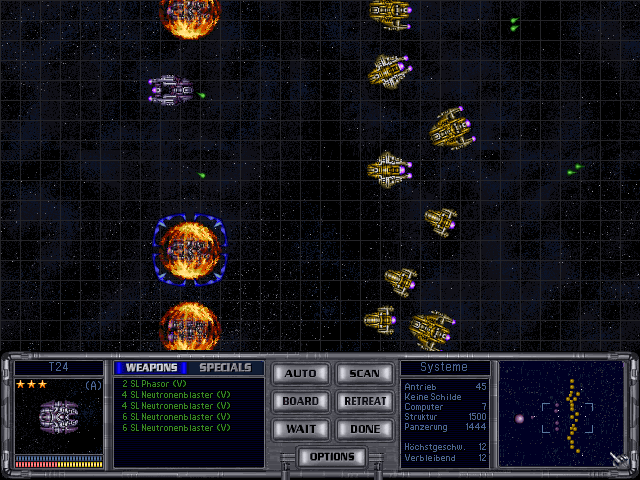The height and width of the screenshot is (480, 640).
Task: End the turn with Done
Action: [364, 428]
